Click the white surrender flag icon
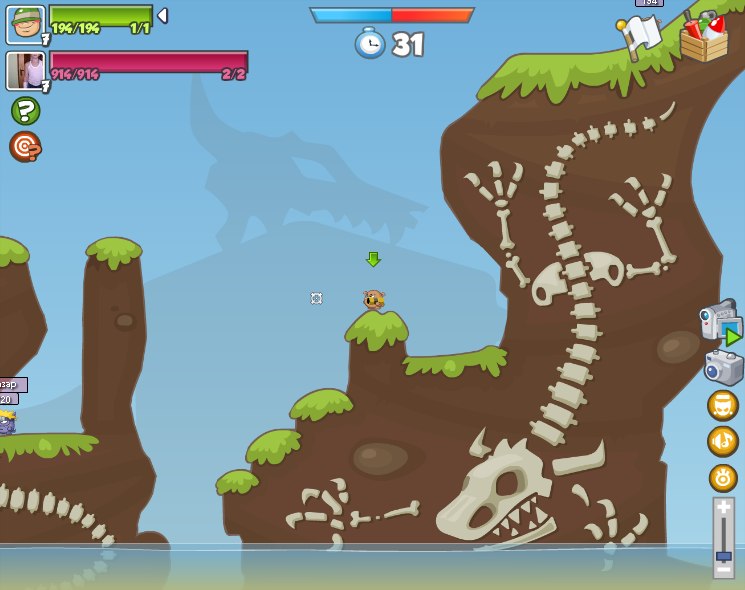Image resolution: width=745 pixels, height=590 pixels. (x=639, y=37)
